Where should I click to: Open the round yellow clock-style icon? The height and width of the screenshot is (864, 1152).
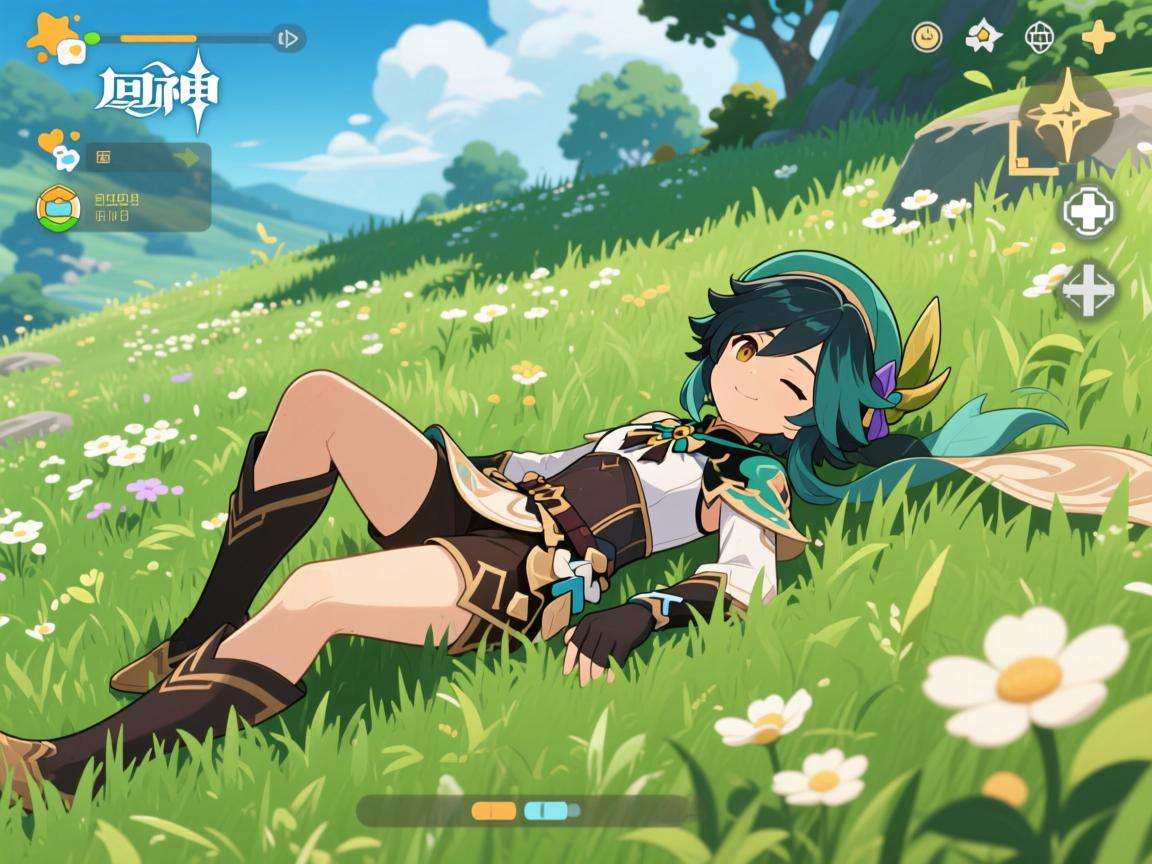coord(927,38)
